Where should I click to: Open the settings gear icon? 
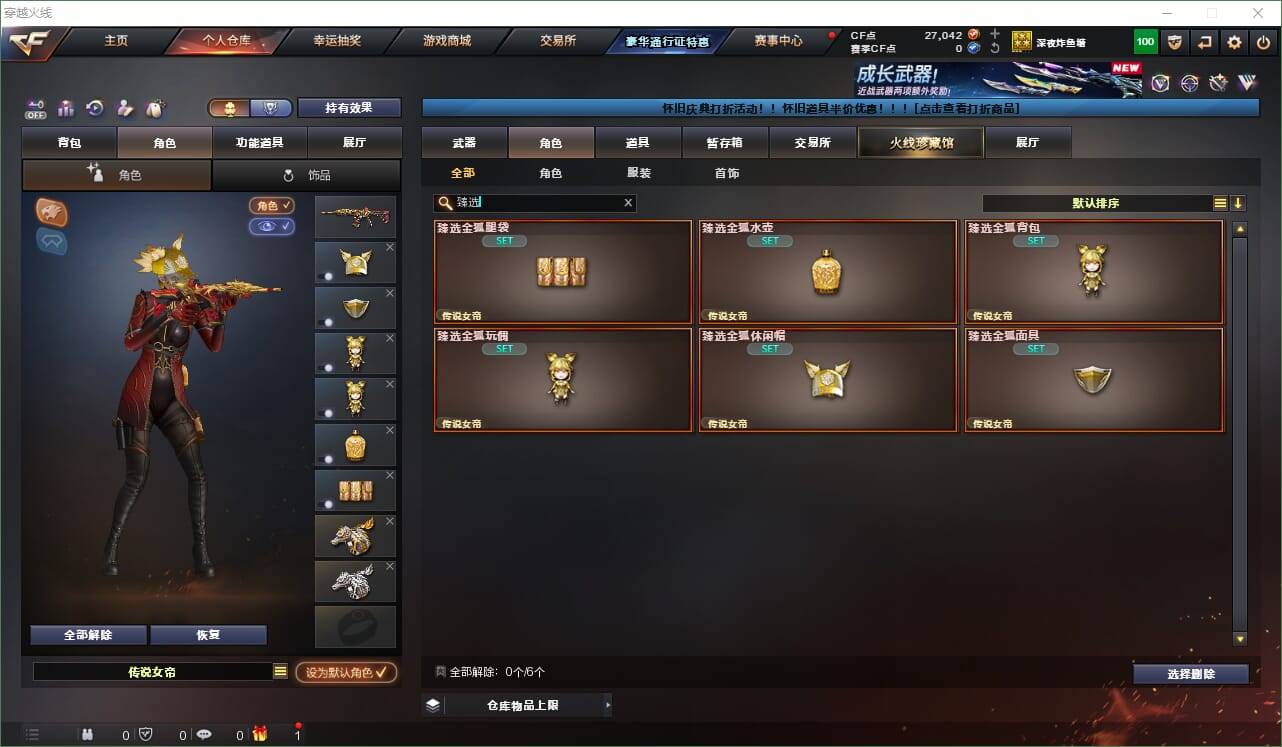1233,41
